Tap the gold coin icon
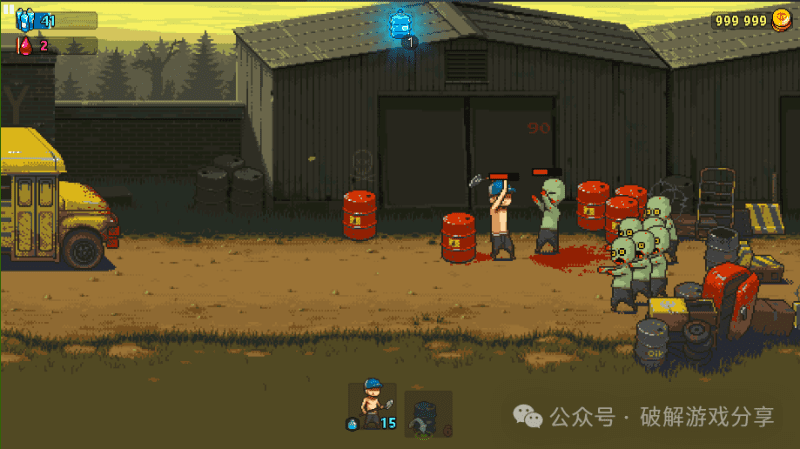 point(782,20)
